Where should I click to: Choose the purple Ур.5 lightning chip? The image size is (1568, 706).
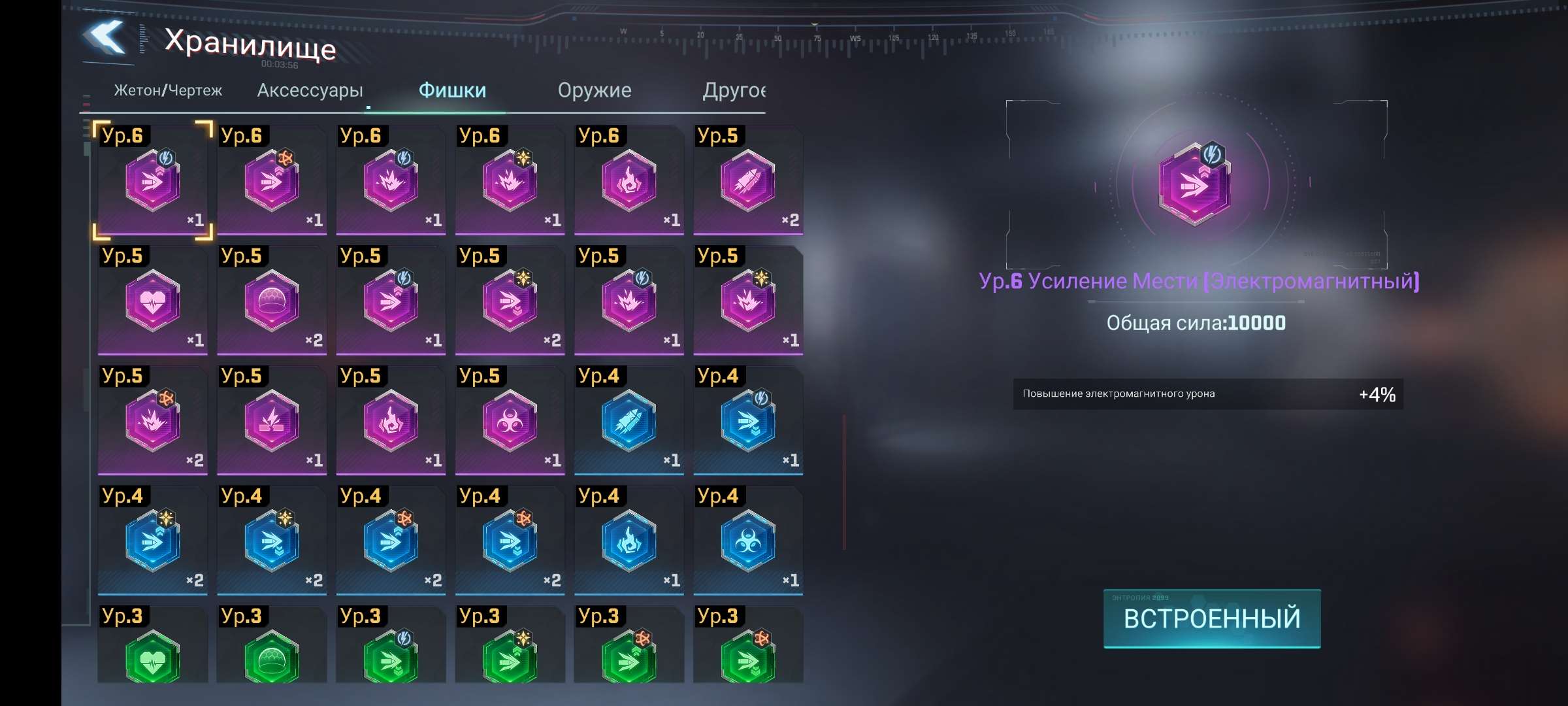pos(272,421)
